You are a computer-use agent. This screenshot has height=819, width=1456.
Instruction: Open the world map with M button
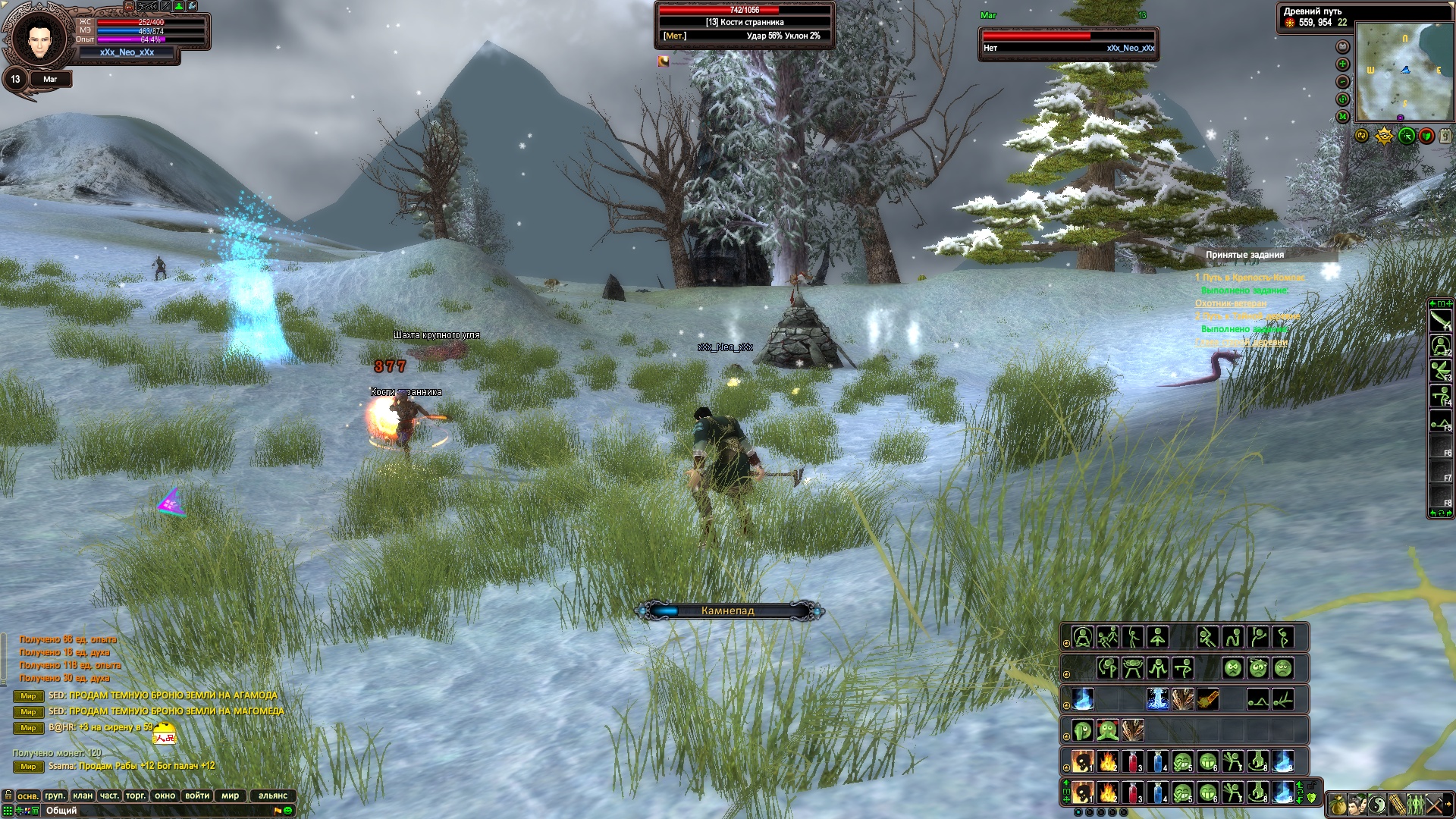click(x=1343, y=117)
